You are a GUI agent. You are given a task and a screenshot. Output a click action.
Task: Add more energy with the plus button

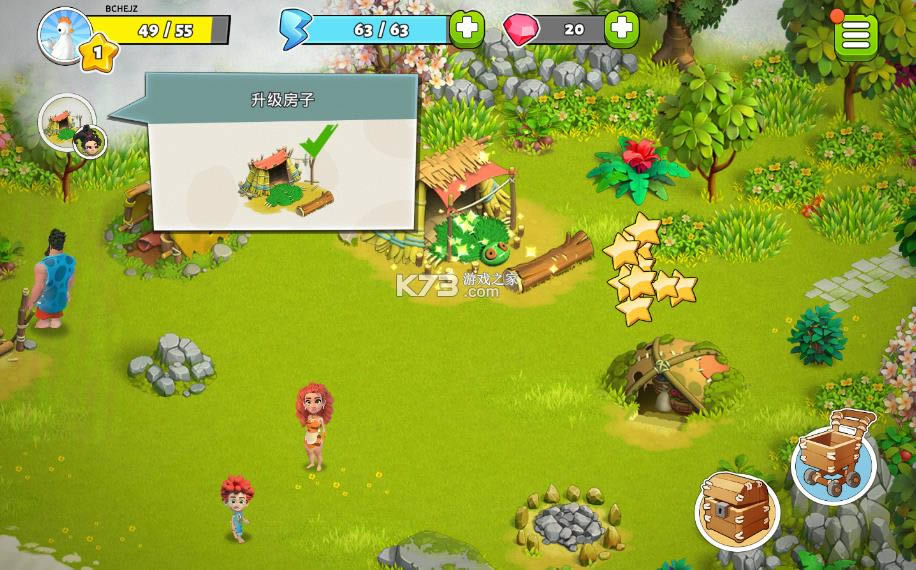[467, 29]
